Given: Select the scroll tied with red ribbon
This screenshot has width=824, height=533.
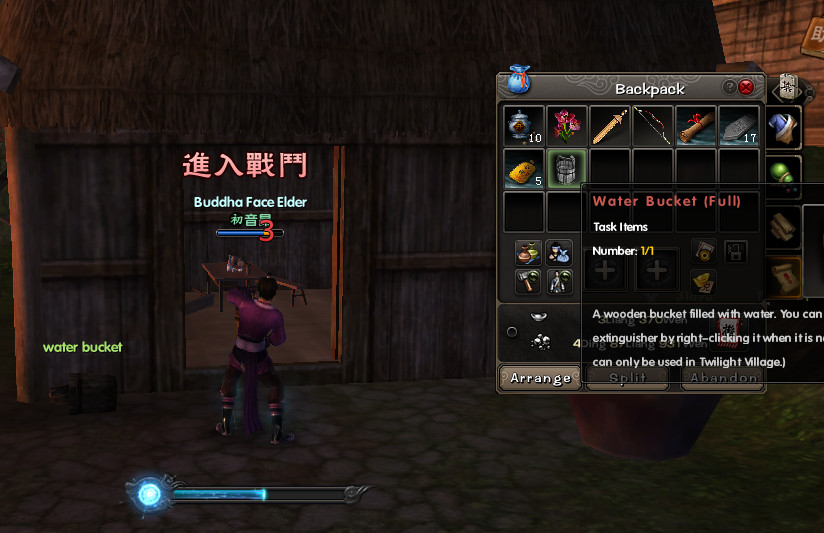Looking at the screenshot, I should tap(696, 127).
